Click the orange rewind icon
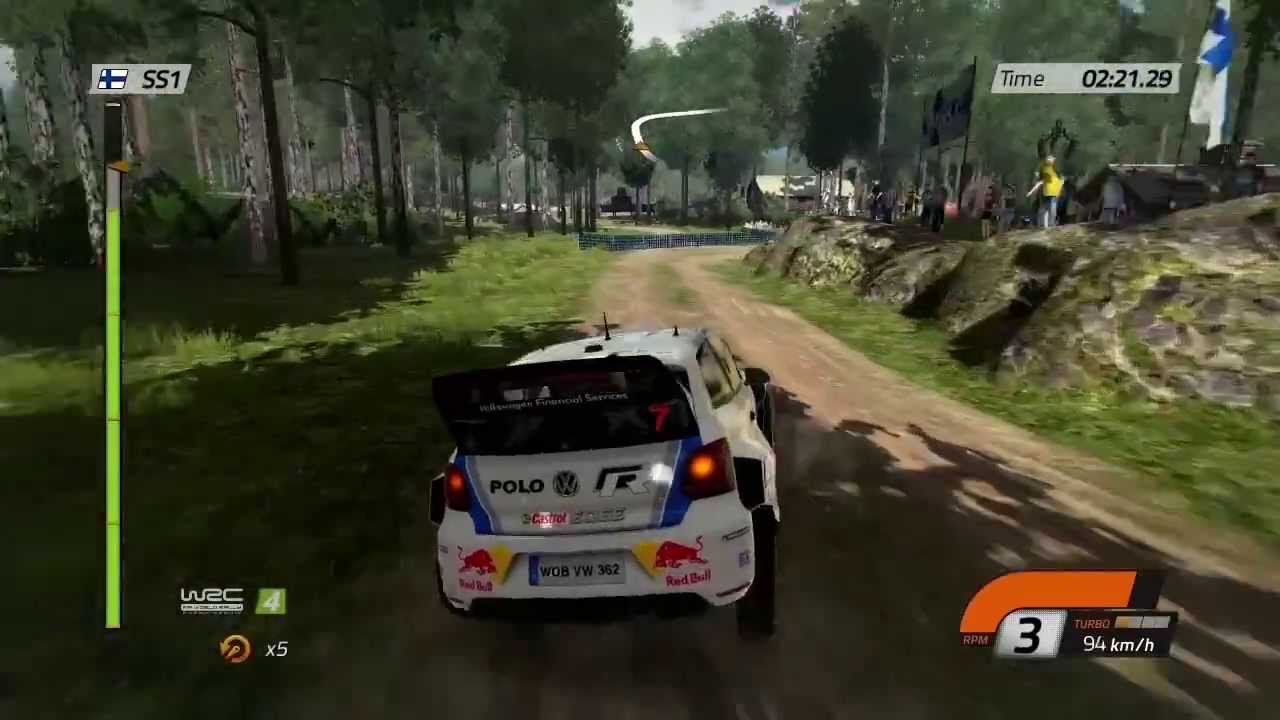 pyautogui.click(x=235, y=649)
